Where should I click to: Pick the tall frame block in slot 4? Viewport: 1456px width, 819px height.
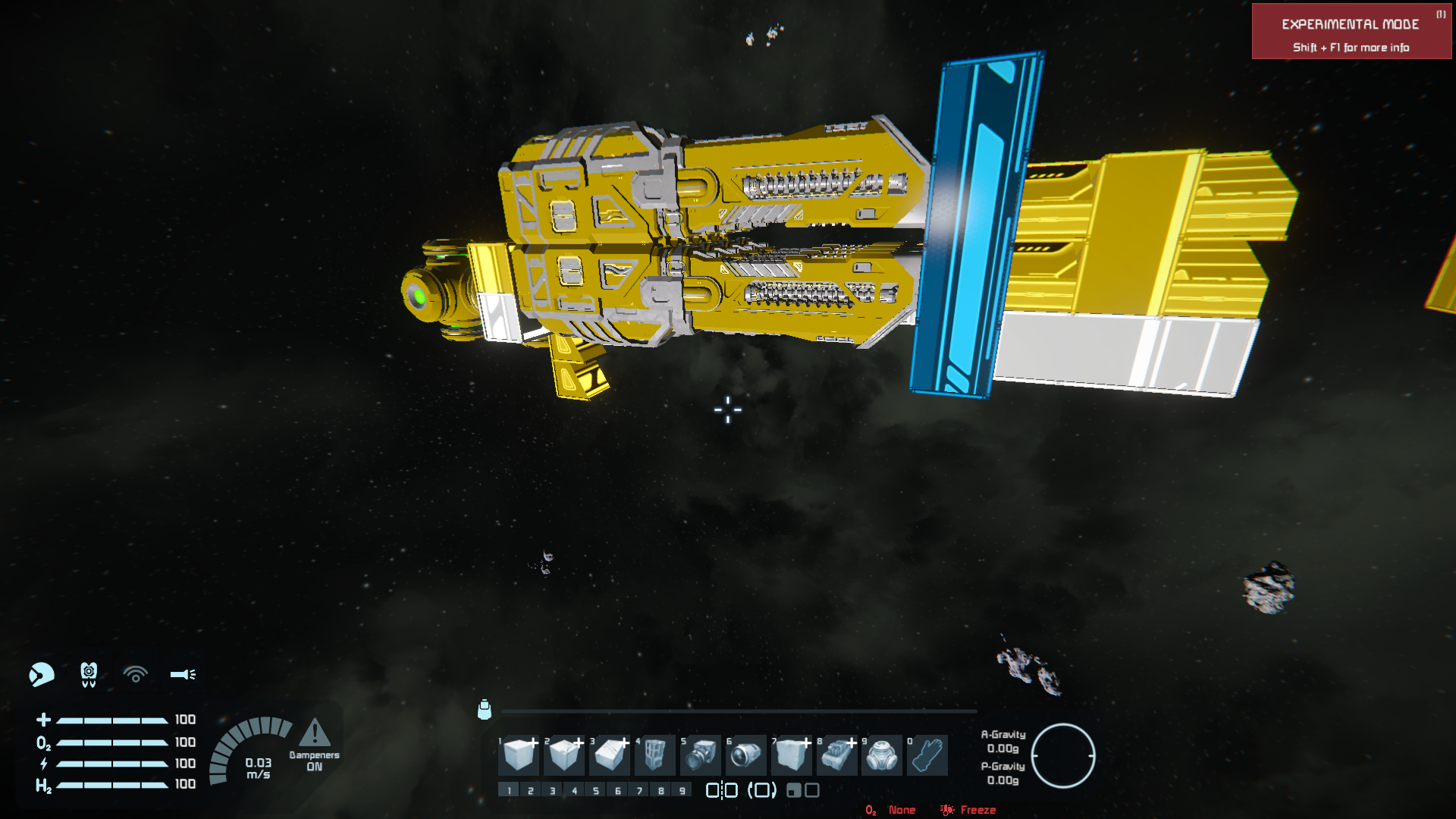point(655,755)
